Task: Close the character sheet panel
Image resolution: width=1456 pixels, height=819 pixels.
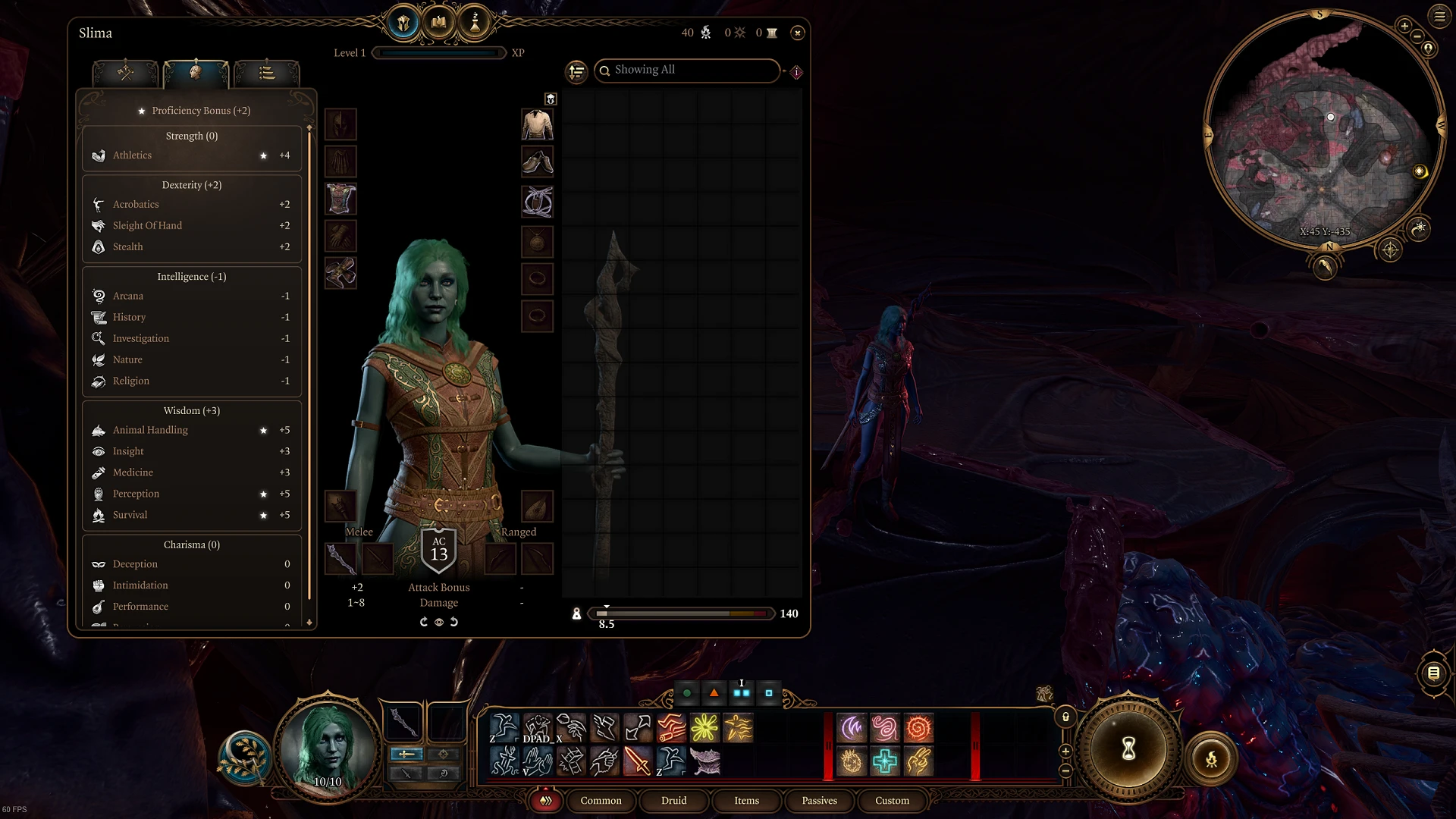Action: [797, 33]
